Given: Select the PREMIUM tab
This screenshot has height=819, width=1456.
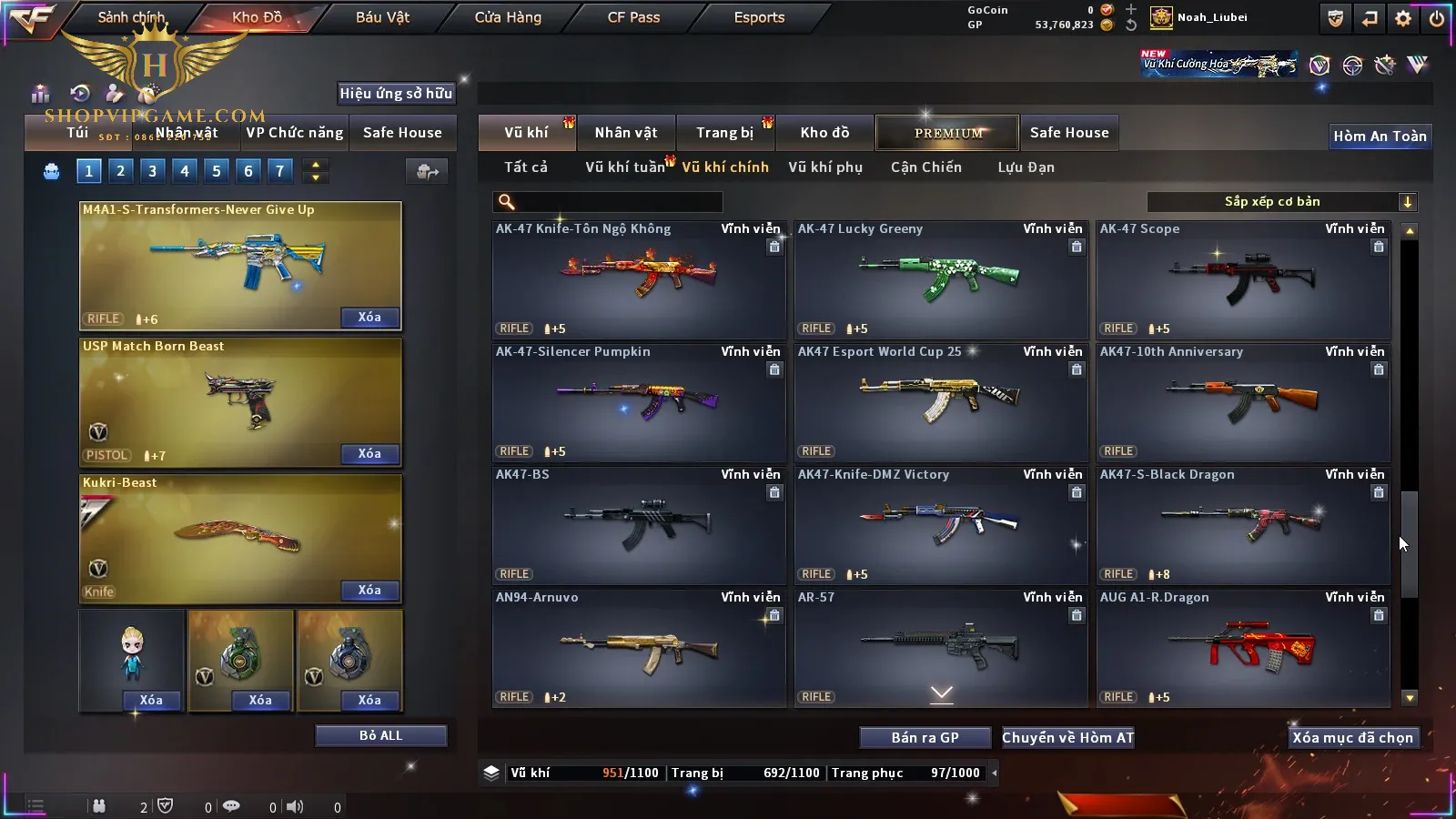Looking at the screenshot, I should coord(948,133).
